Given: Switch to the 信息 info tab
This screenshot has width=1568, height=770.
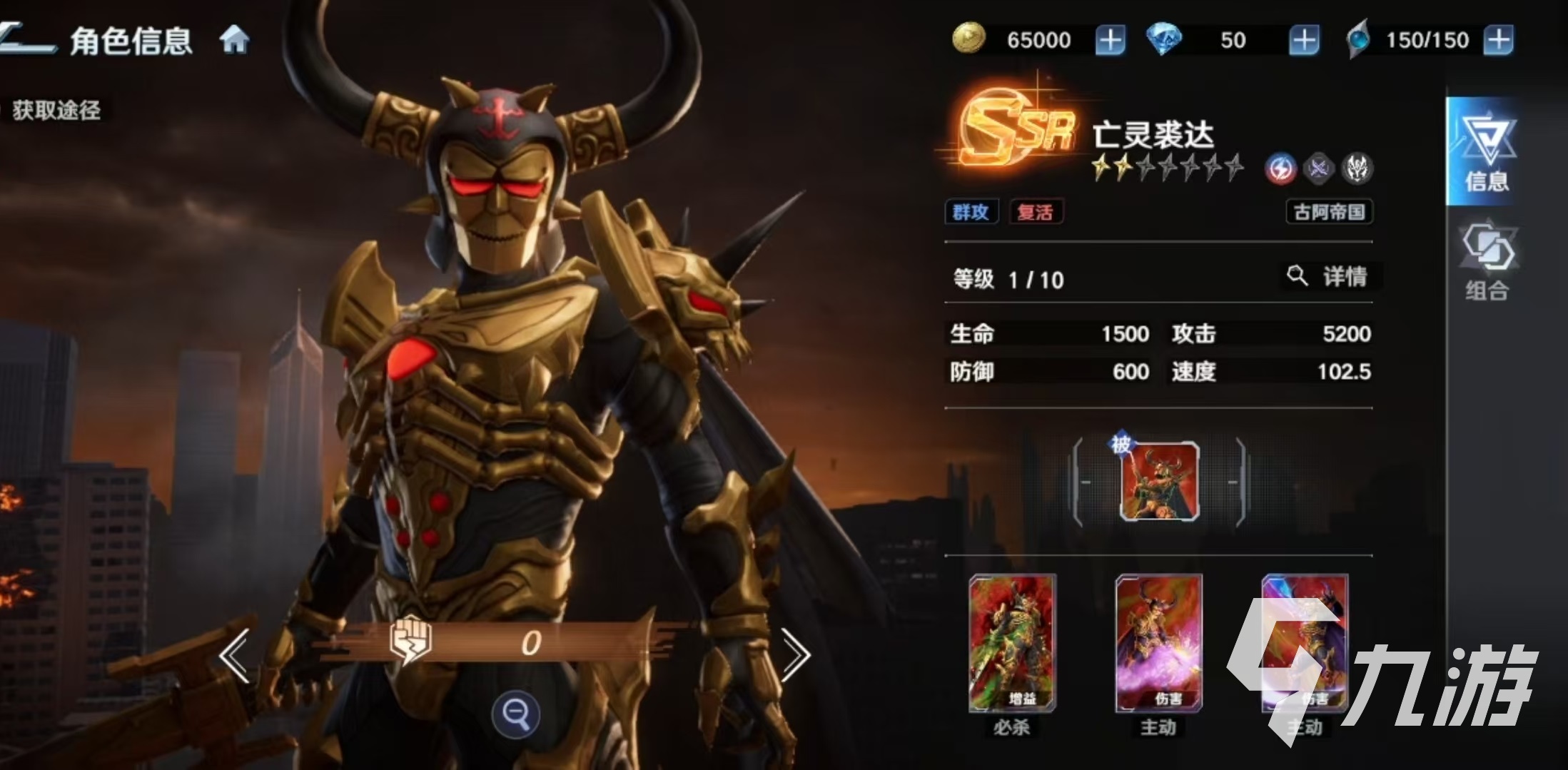Looking at the screenshot, I should pyautogui.click(x=1487, y=152).
